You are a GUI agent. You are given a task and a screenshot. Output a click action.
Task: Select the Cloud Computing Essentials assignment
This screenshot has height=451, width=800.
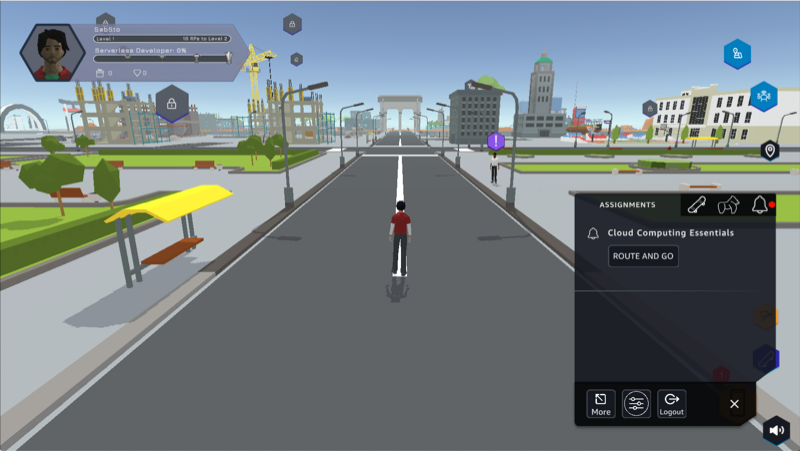click(x=670, y=233)
